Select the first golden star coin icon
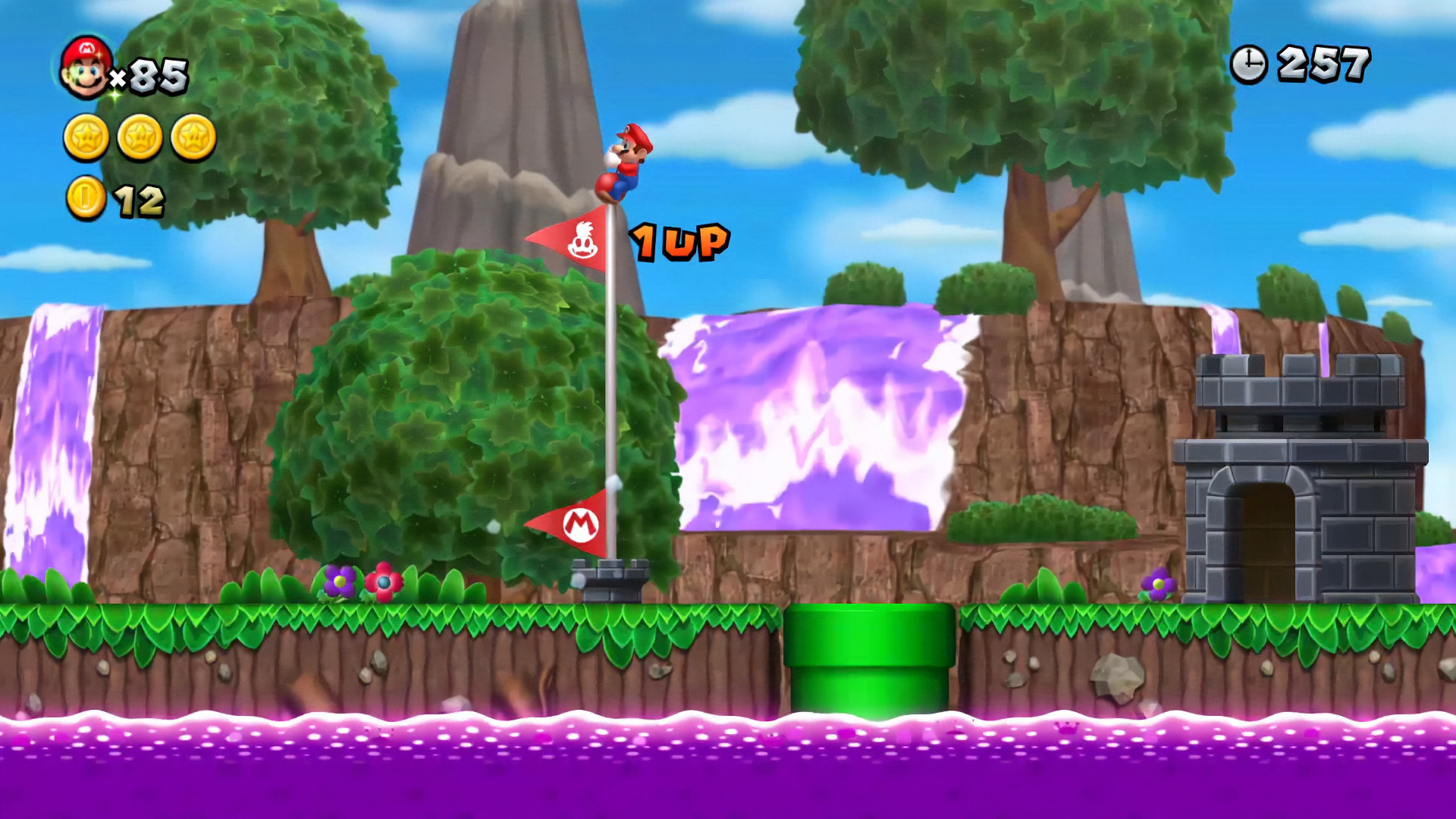 (x=86, y=136)
